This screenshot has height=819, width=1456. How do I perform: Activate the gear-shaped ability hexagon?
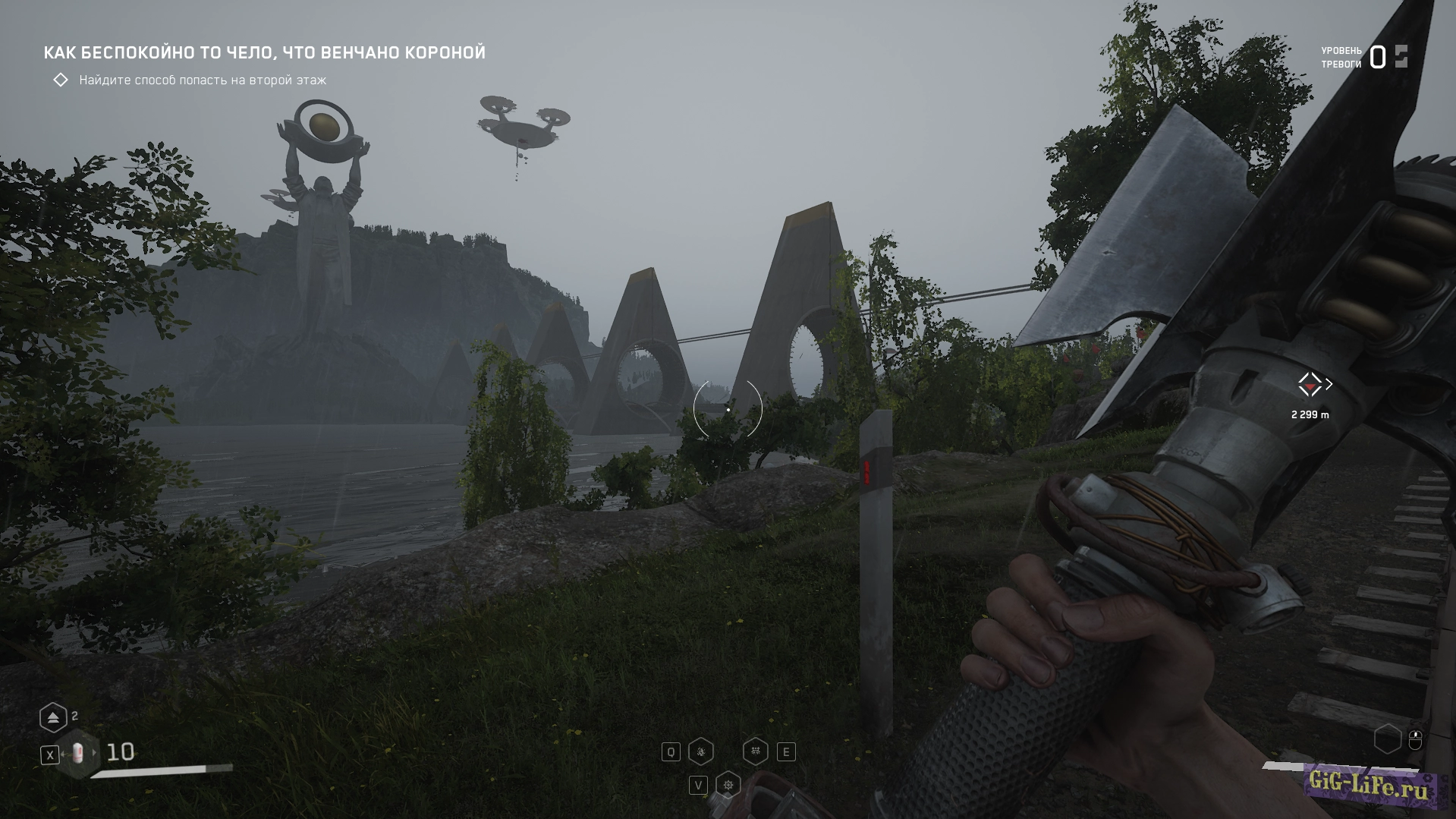(x=728, y=785)
